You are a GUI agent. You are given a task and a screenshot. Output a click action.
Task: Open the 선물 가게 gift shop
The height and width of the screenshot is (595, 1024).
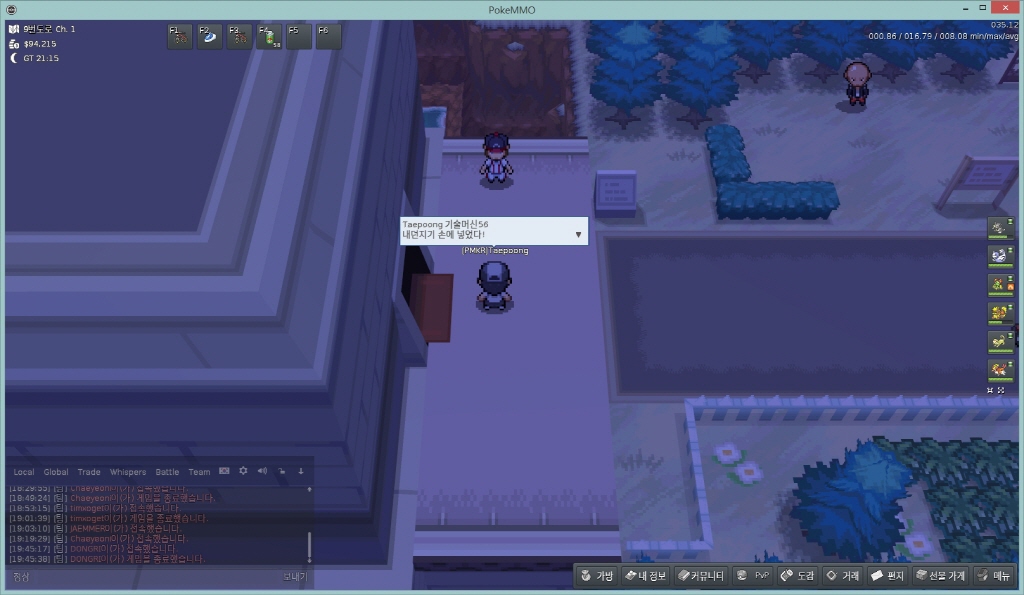[940, 576]
